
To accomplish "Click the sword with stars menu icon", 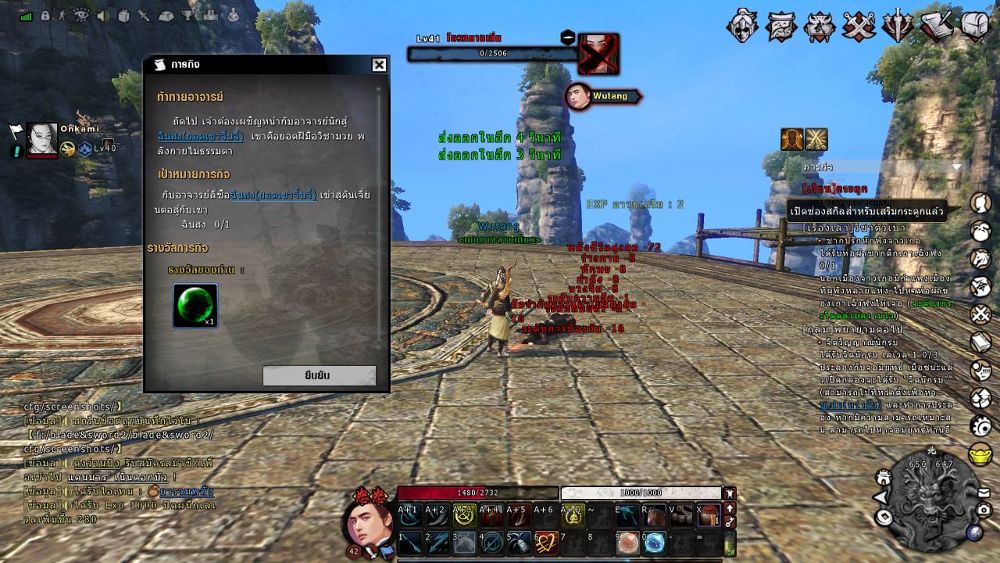I will coord(898,26).
